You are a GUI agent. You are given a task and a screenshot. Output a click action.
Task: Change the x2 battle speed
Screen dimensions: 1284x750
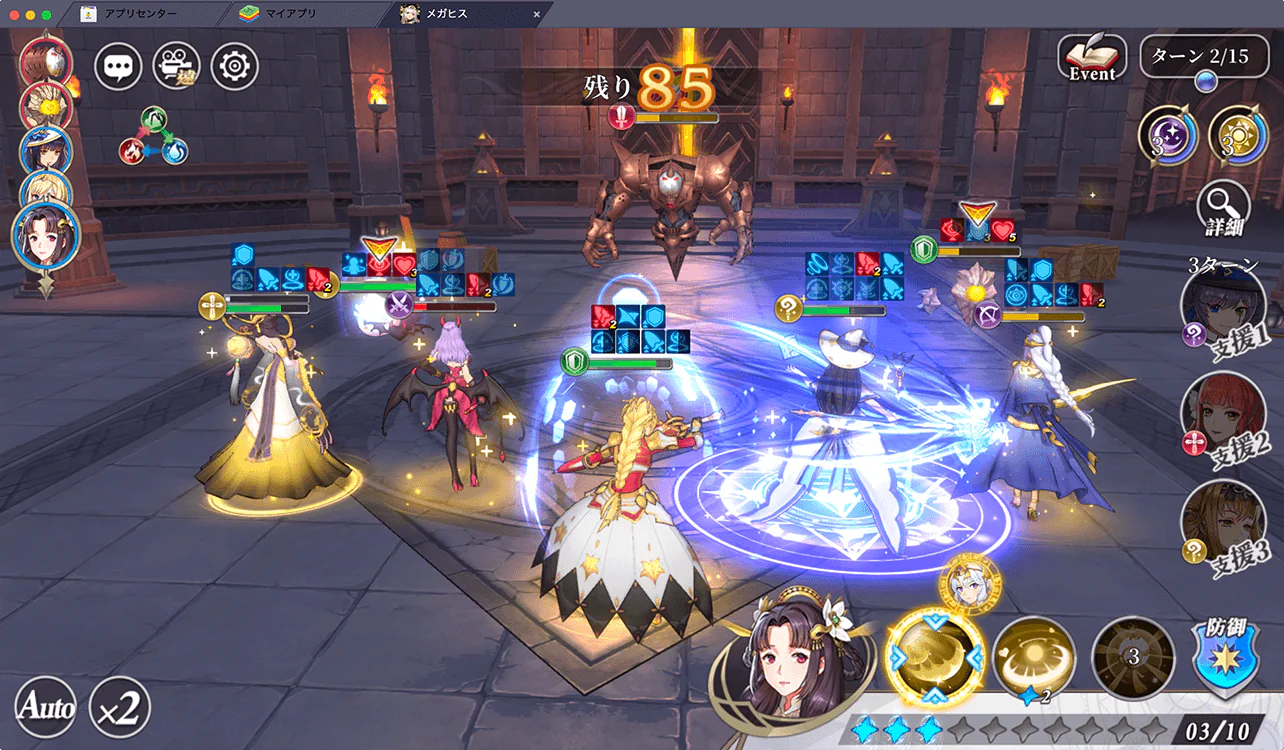[x=120, y=708]
